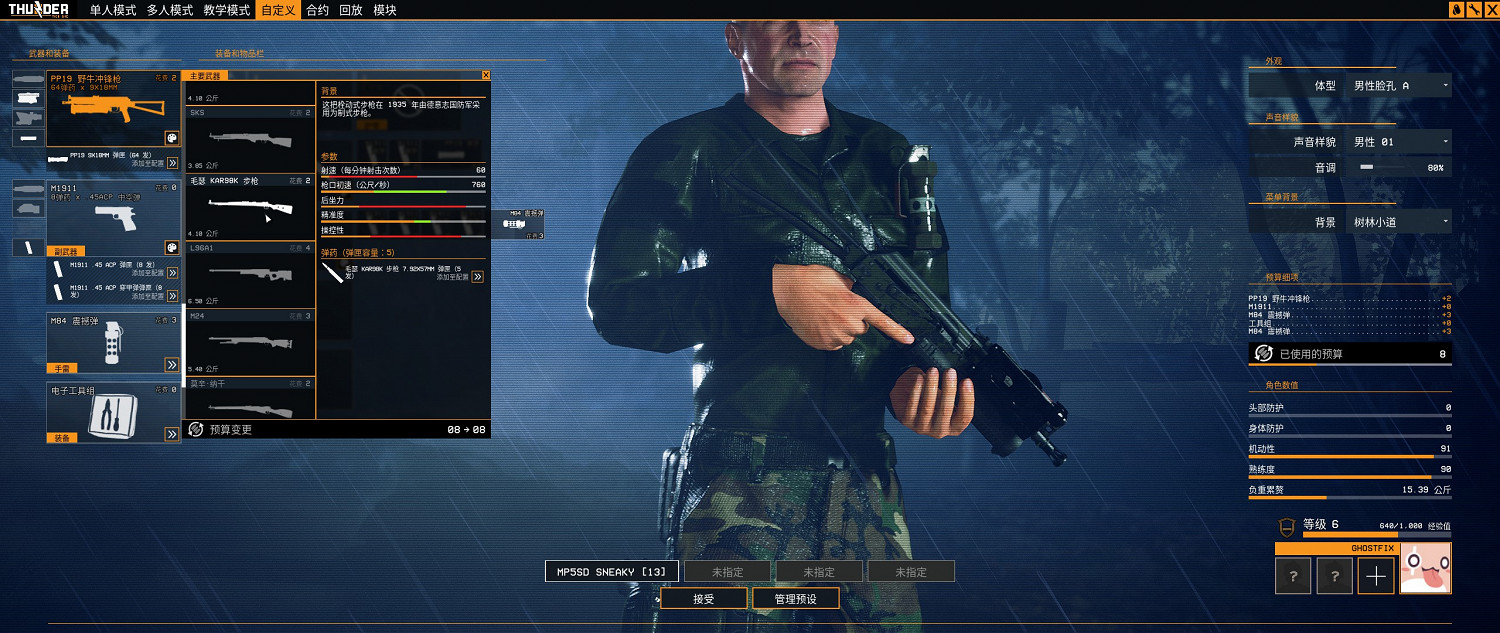This screenshot has height=633, width=1500.
Task: Open the 声音样貌 voice dropdown
Action: [x=1399, y=142]
